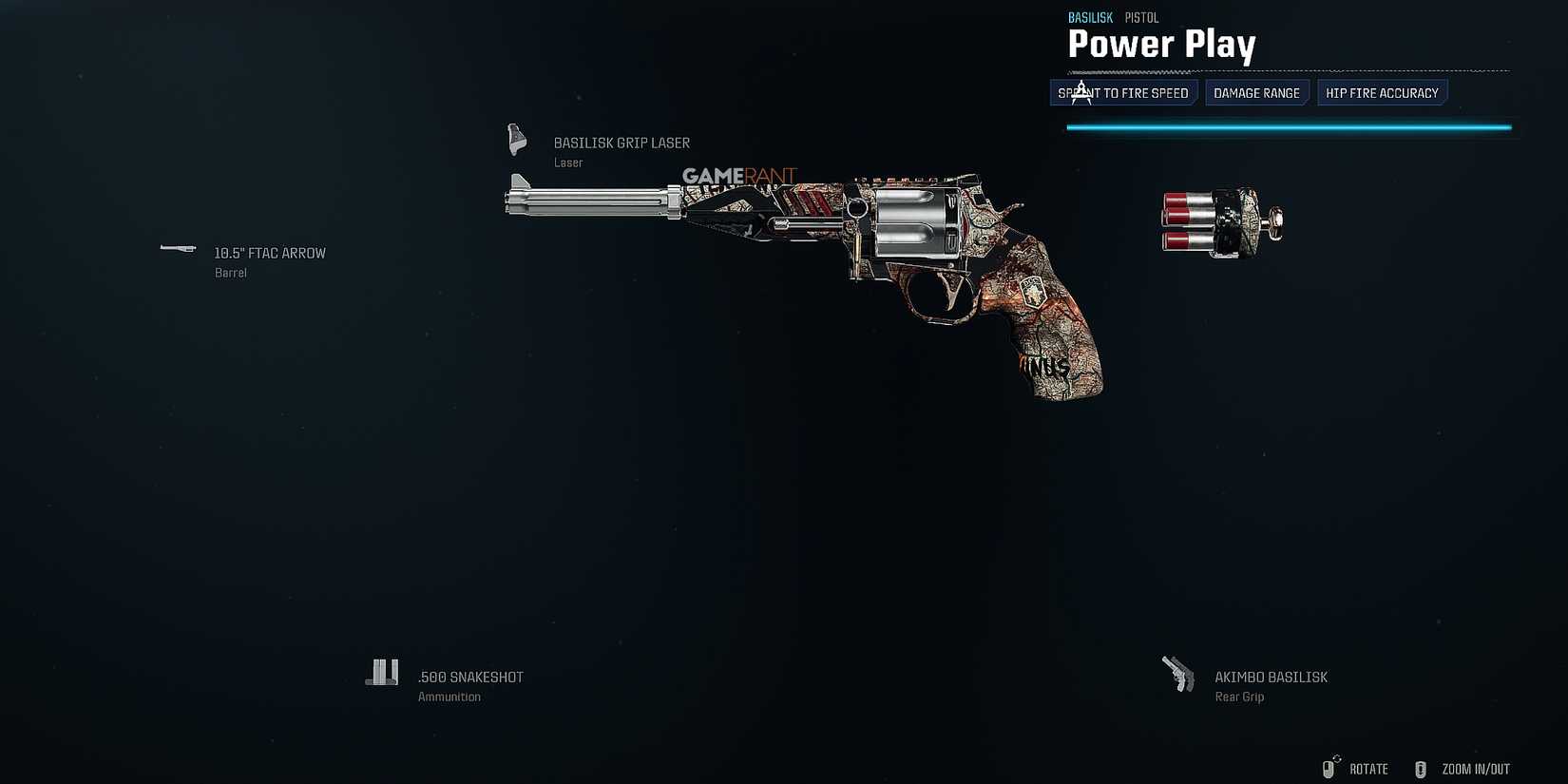Click the mouse rotate icon near ROTATE
This screenshot has height=784, width=1568.
(1330, 769)
